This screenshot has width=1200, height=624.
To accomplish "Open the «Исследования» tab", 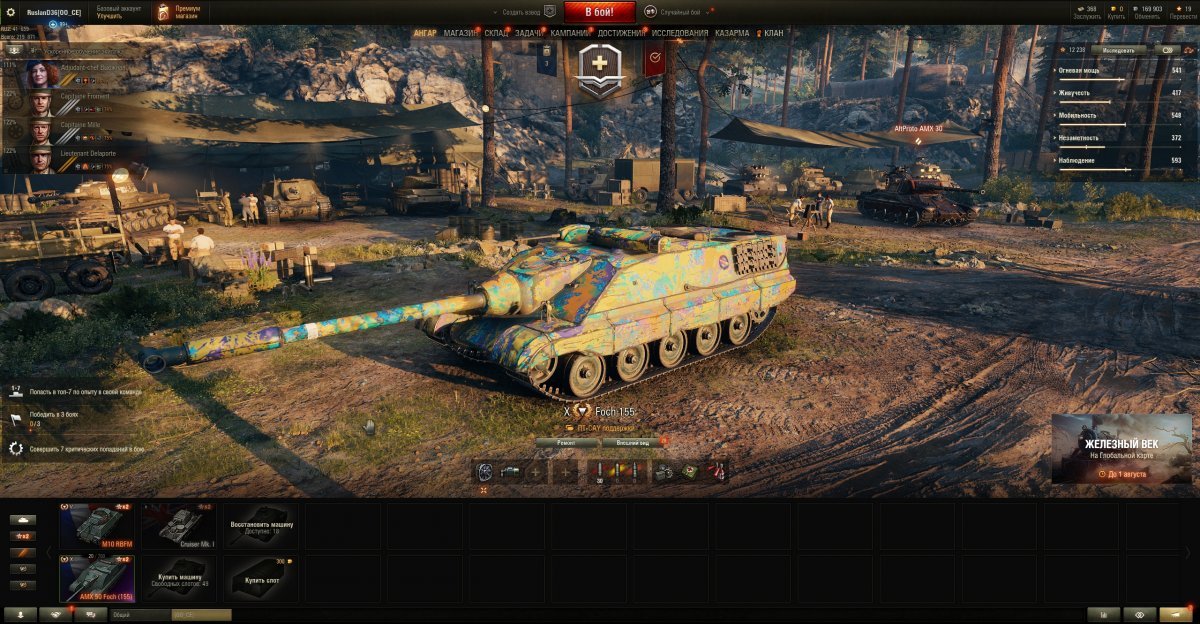I will [x=680, y=33].
